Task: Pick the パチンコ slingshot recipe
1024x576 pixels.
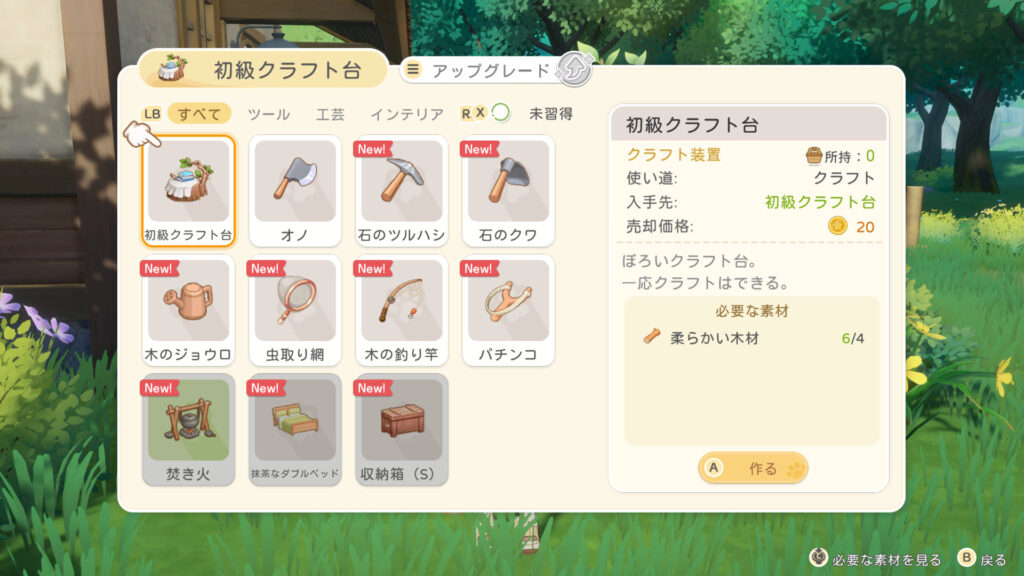Action: pos(509,310)
